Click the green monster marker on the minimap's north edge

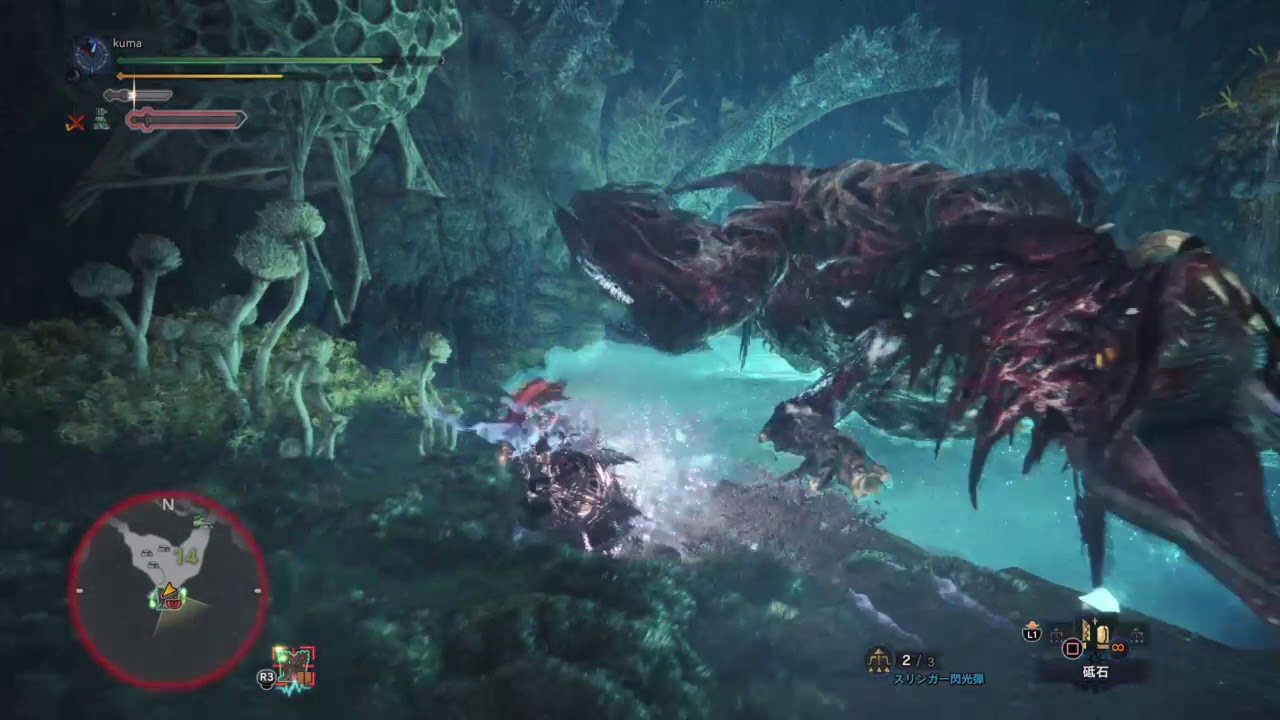pyautogui.click(x=203, y=519)
